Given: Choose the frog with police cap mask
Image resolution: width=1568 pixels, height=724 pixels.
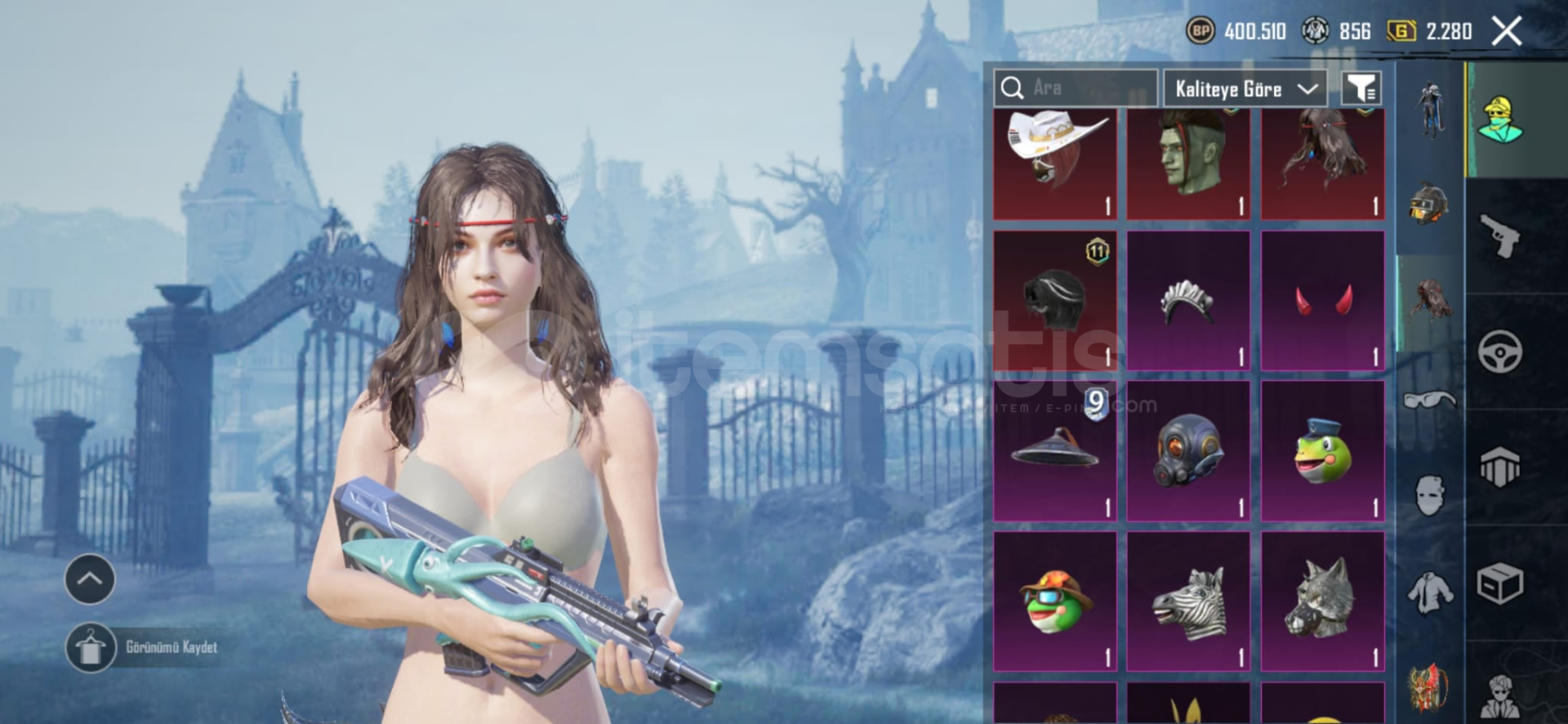Looking at the screenshot, I should coord(1322,451).
